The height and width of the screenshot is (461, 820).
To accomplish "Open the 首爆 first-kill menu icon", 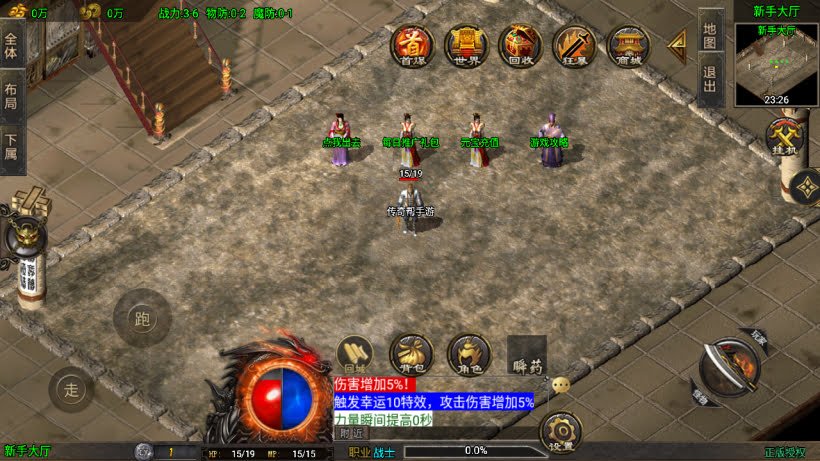I will [x=412, y=46].
